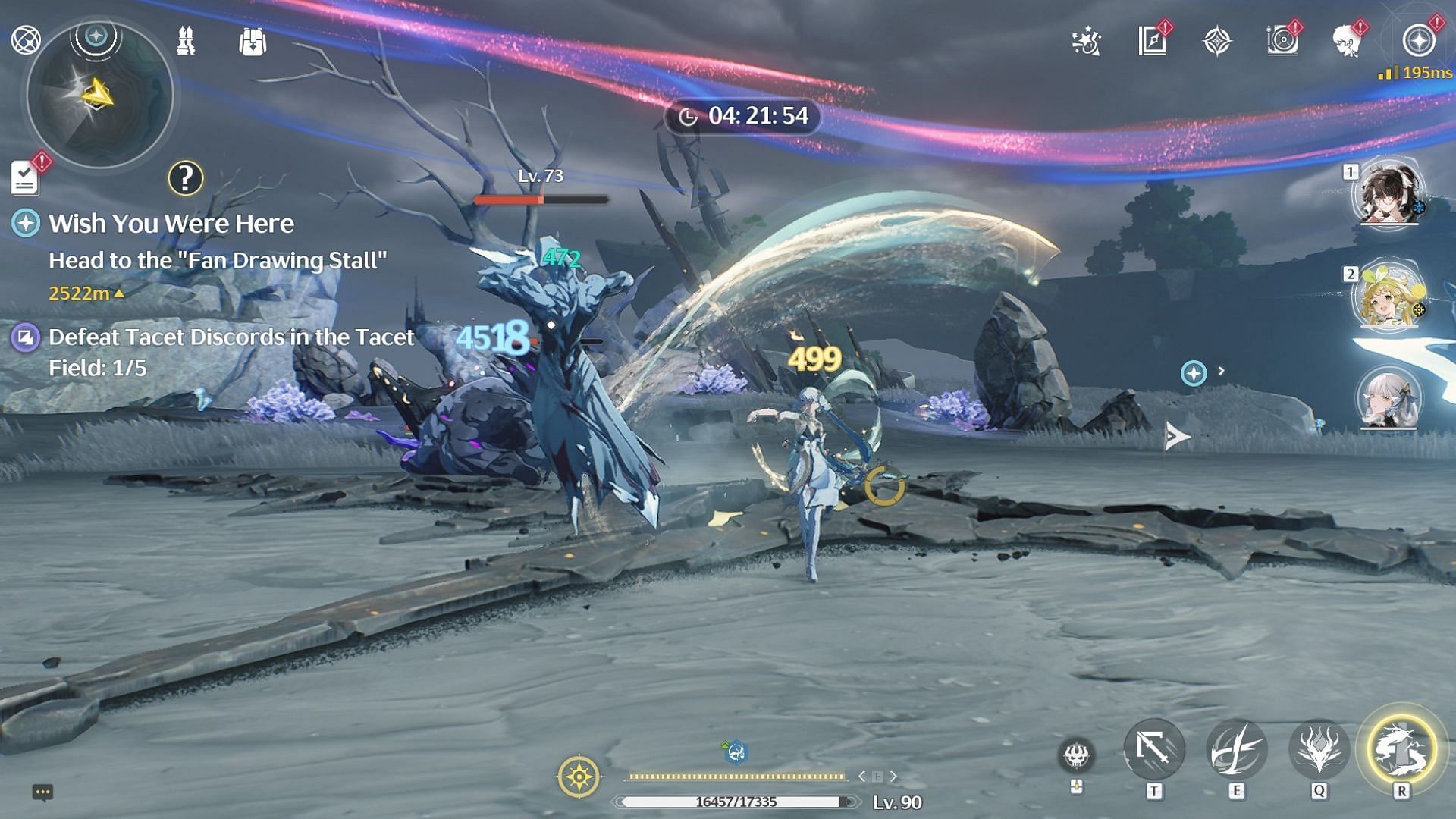Open the diamond compass icon in top bar
This screenshot has width=1456, height=819.
pyautogui.click(x=1217, y=41)
